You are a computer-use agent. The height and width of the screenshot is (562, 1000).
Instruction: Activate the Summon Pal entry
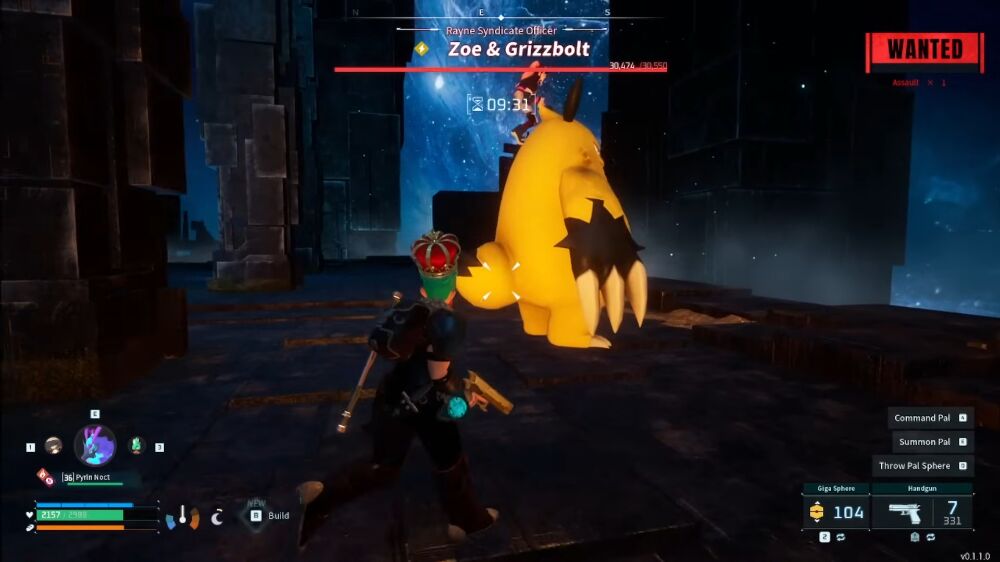click(x=930, y=442)
